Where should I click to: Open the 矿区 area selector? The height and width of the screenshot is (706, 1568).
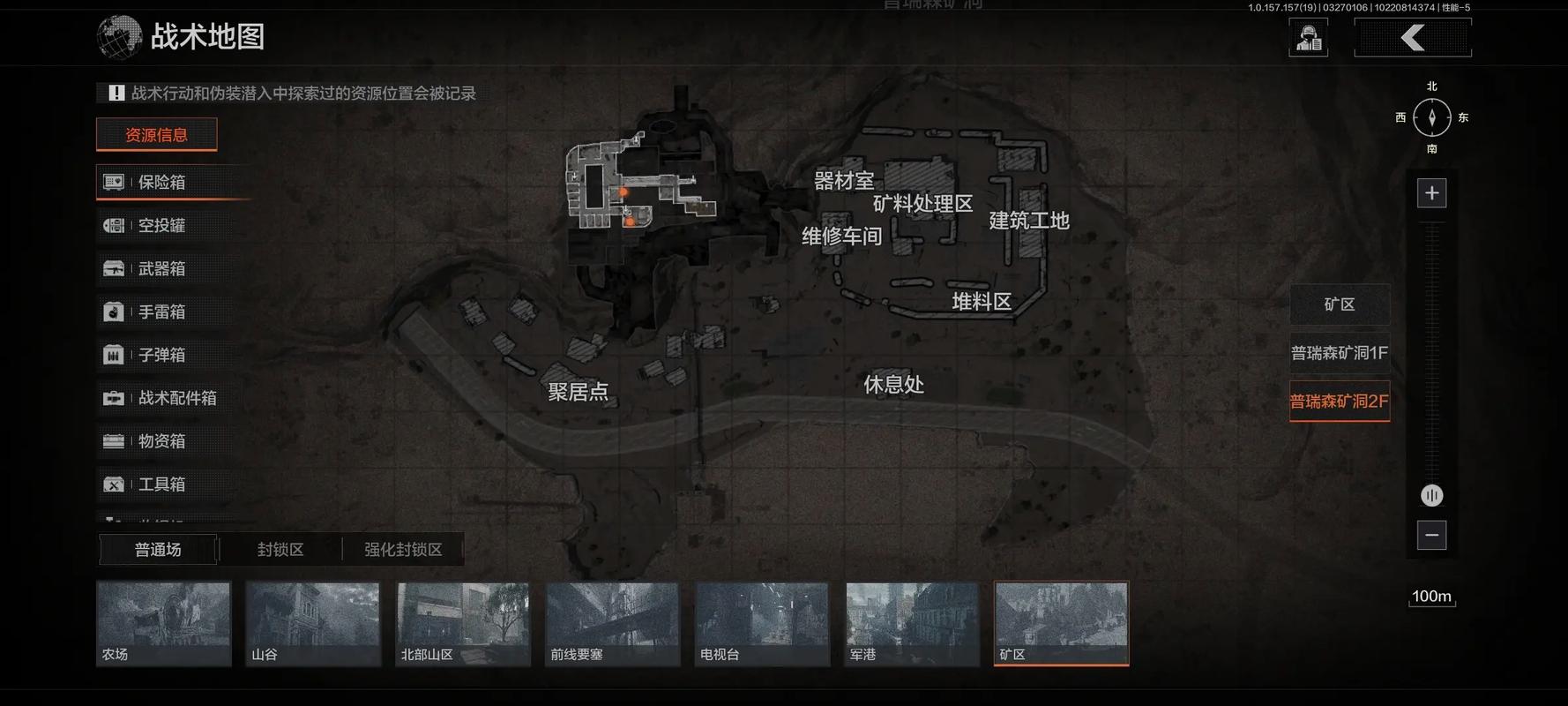[x=1340, y=304]
